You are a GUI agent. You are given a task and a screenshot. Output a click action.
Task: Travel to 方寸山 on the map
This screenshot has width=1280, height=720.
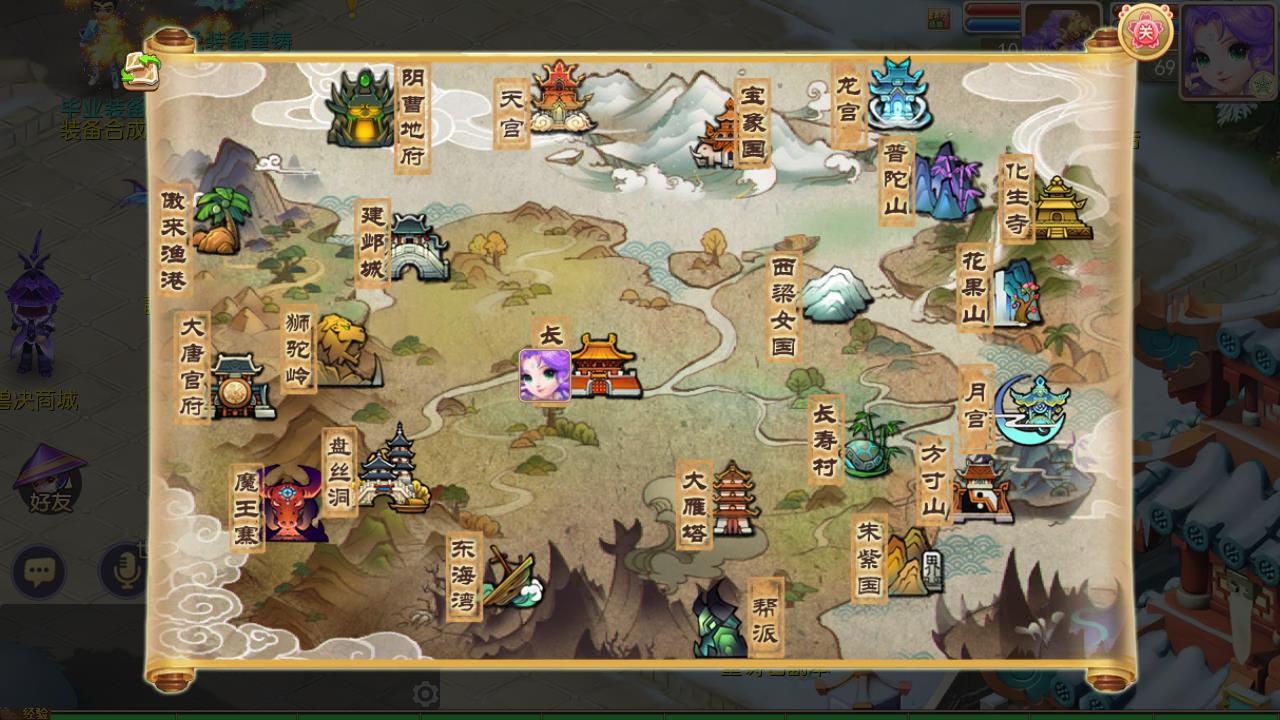[x=980, y=490]
